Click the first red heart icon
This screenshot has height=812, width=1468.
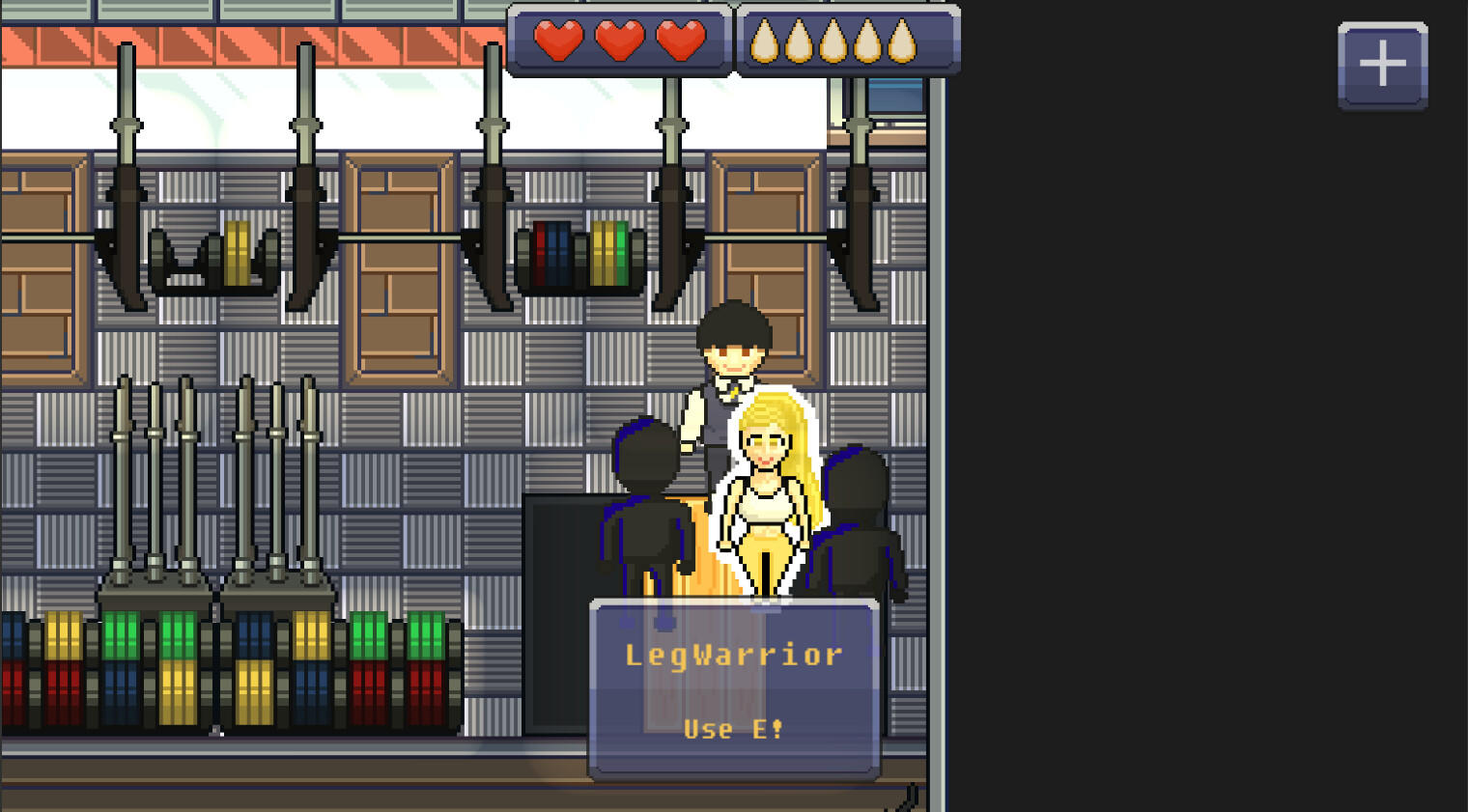coord(558,41)
